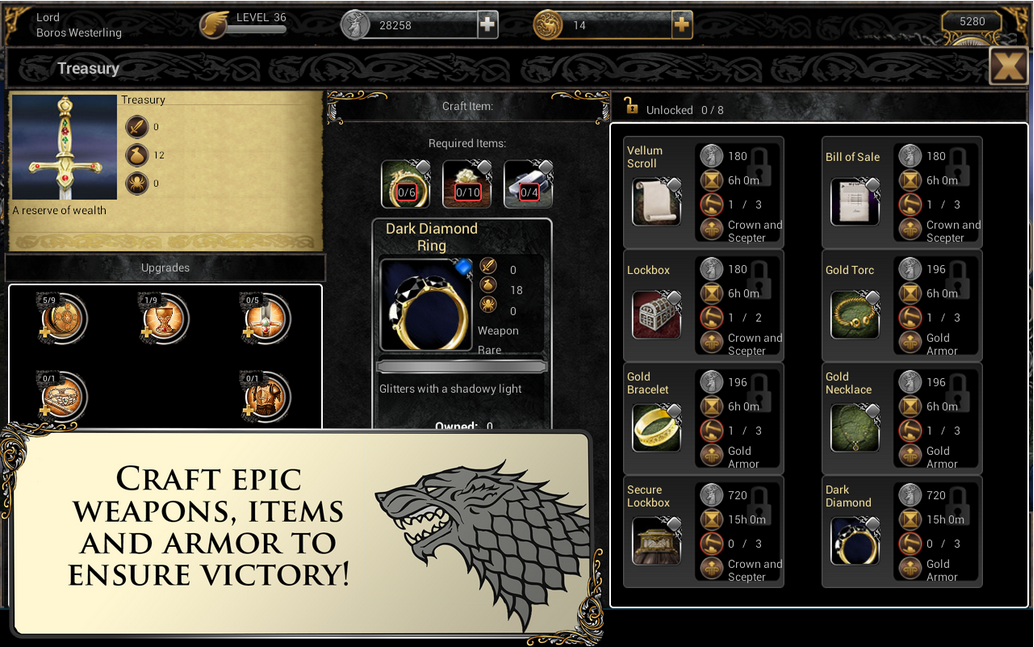Pick the Gold Necklace recipe
1034x647 pixels.
(854, 427)
